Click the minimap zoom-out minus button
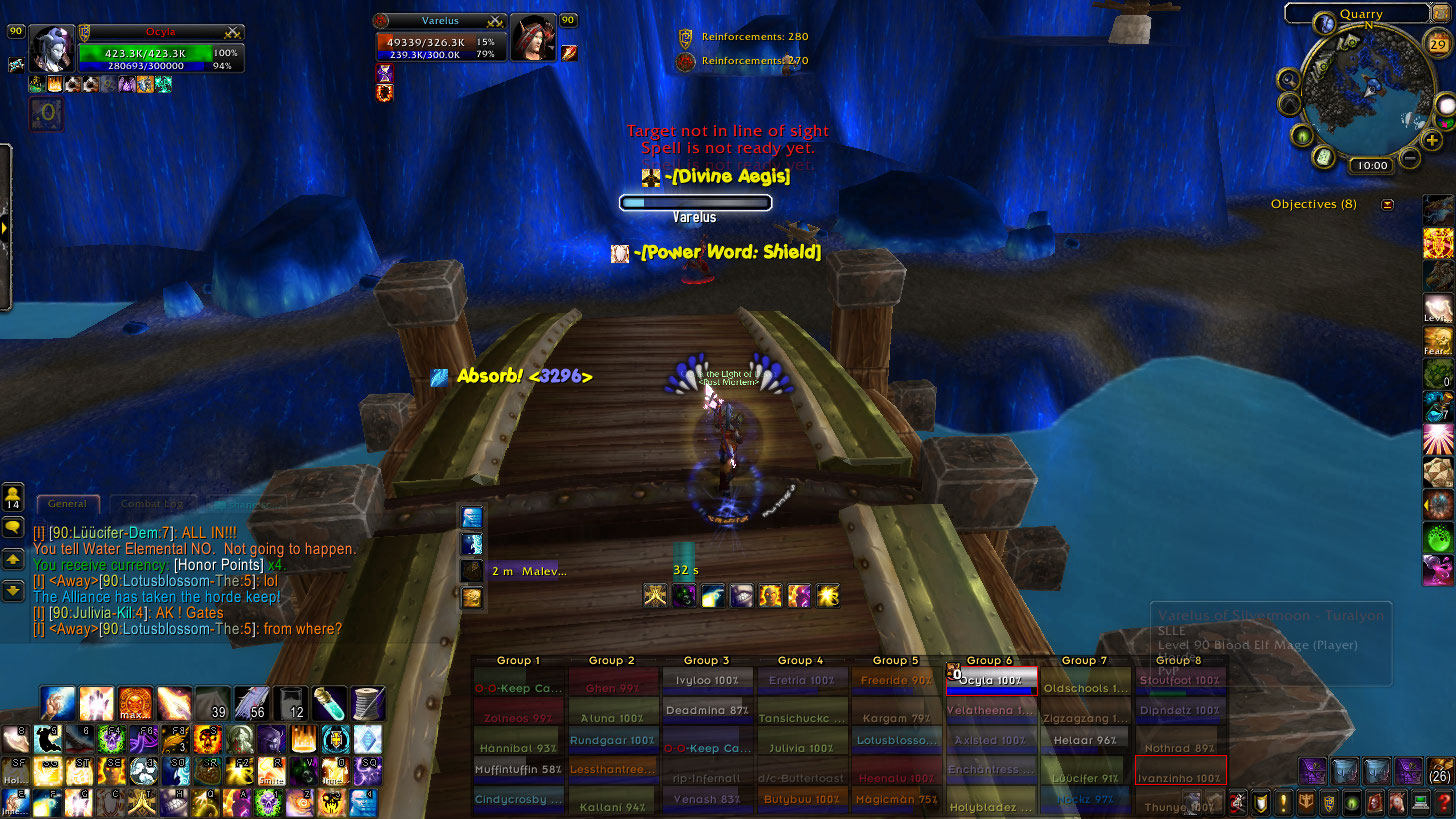 (1410, 157)
